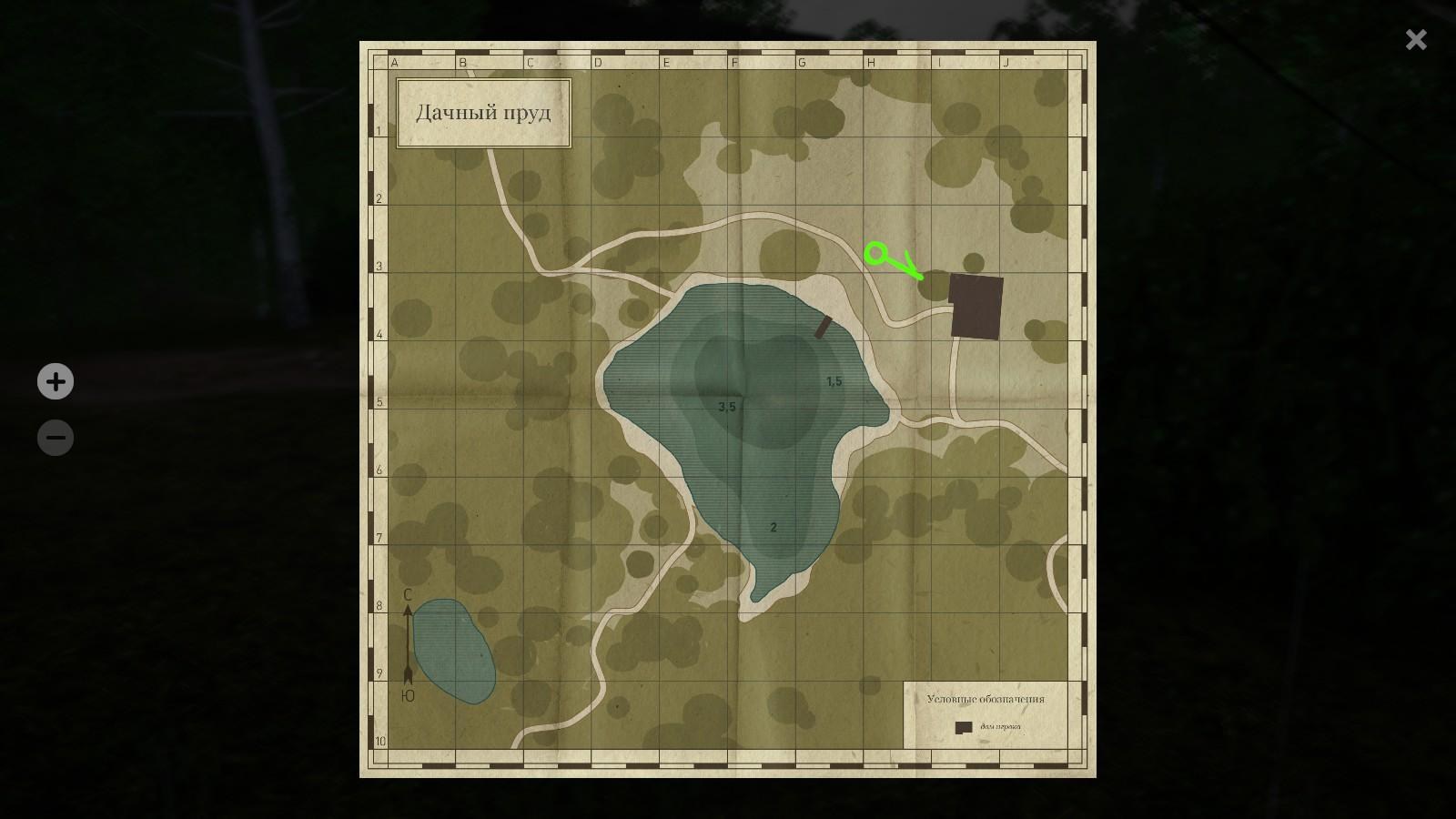
Task: Click the 3,5 depth marker in the pond
Action: [x=726, y=407]
